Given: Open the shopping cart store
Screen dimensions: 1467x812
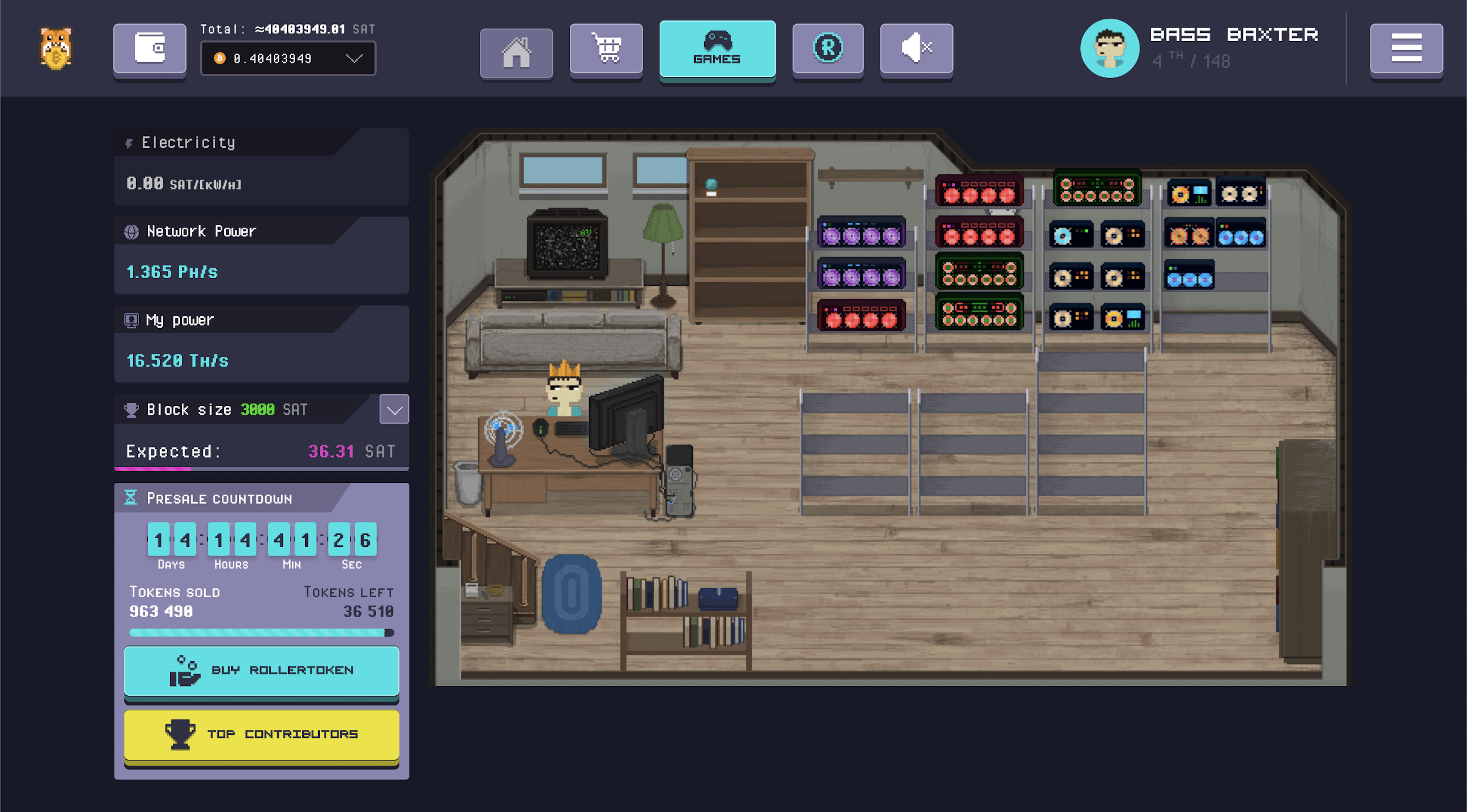Looking at the screenshot, I should 606,49.
